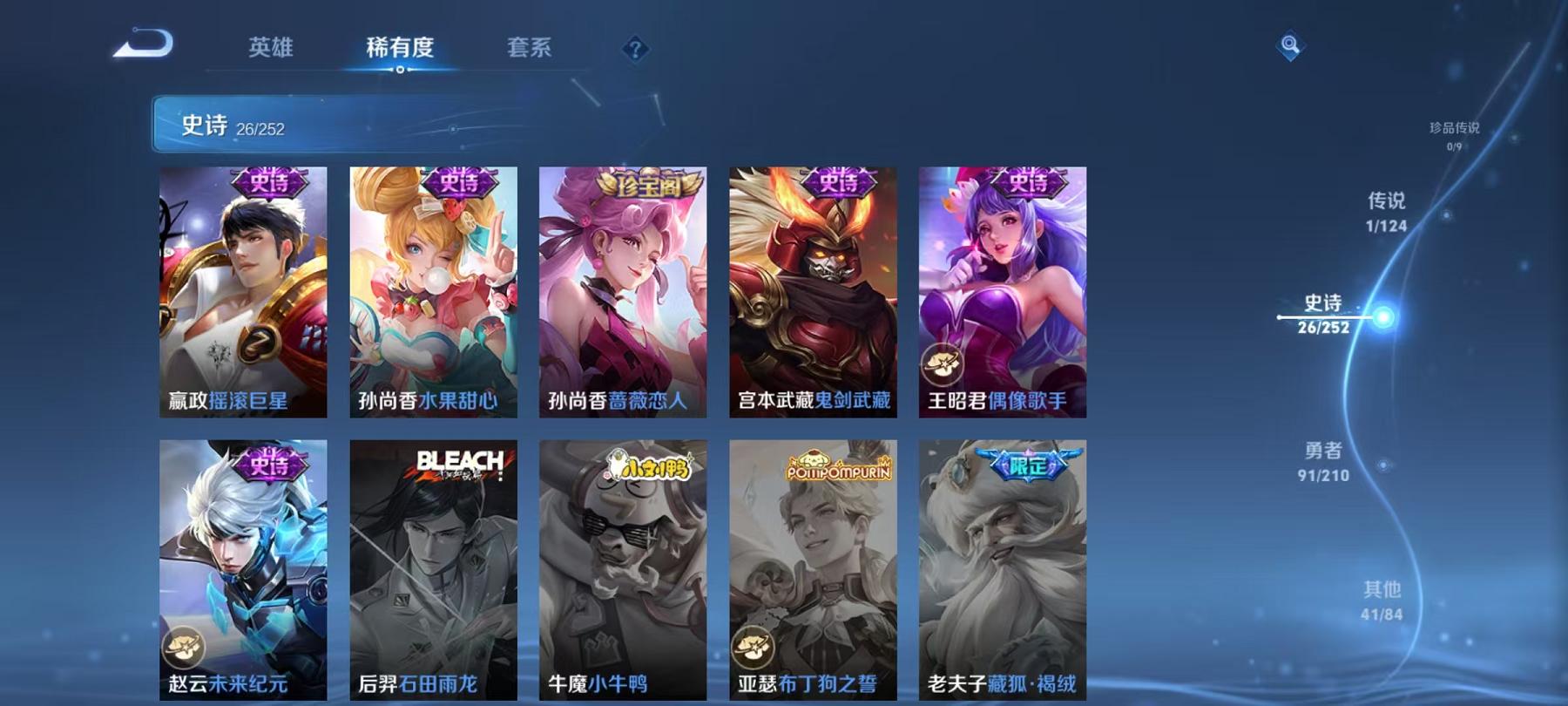Switch to the 英雄 tab
The width and height of the screenshot is (1568, 706).
click(270, 49)
